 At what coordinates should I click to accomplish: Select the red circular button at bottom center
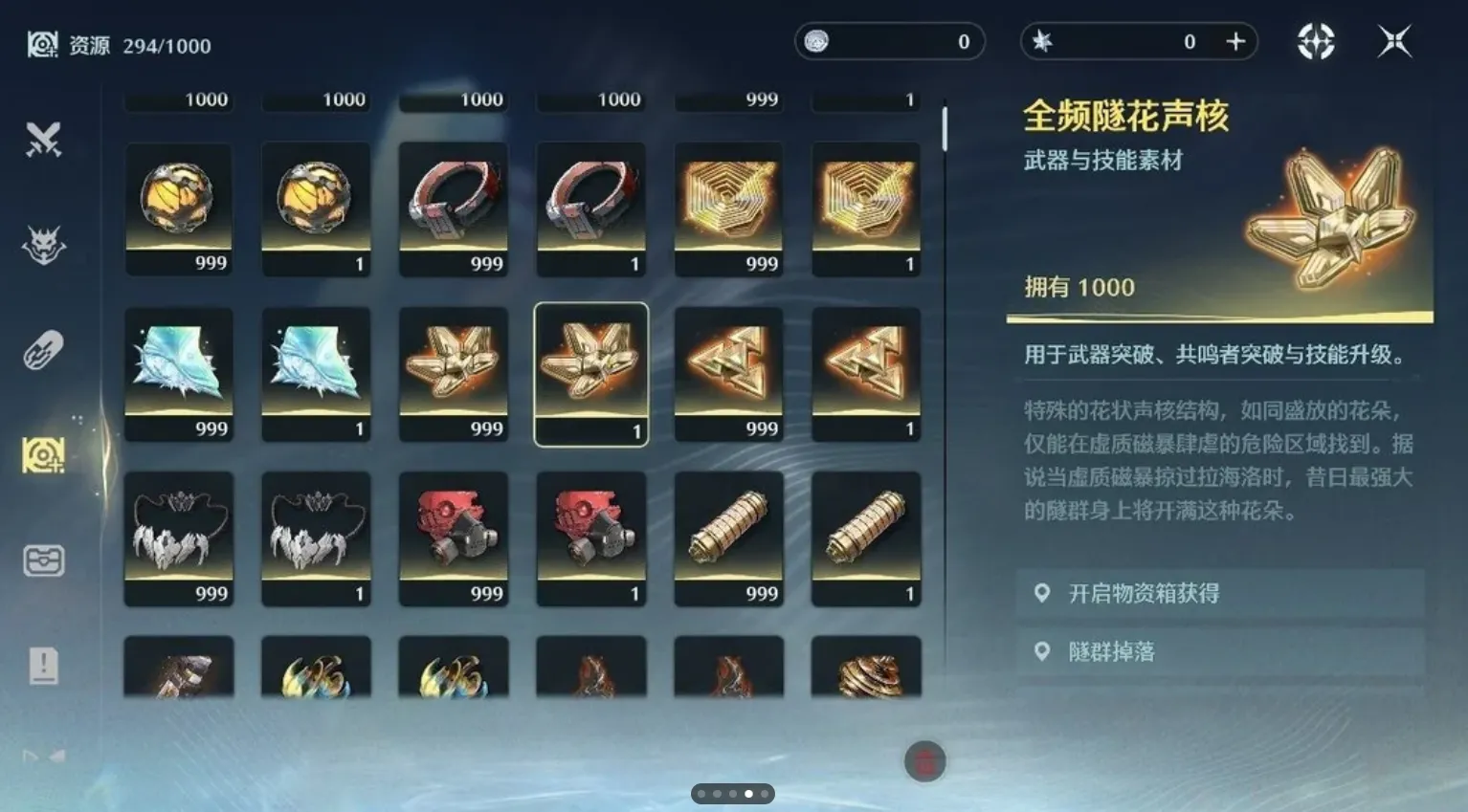click(x=924, y=761)
